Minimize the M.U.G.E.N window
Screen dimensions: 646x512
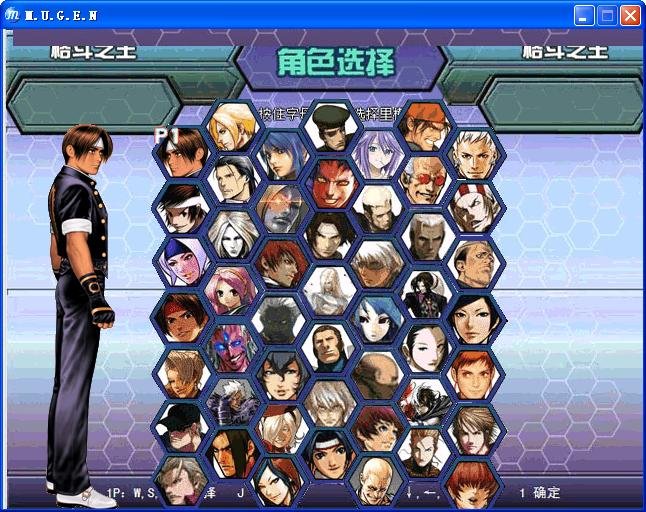[584, 15]
